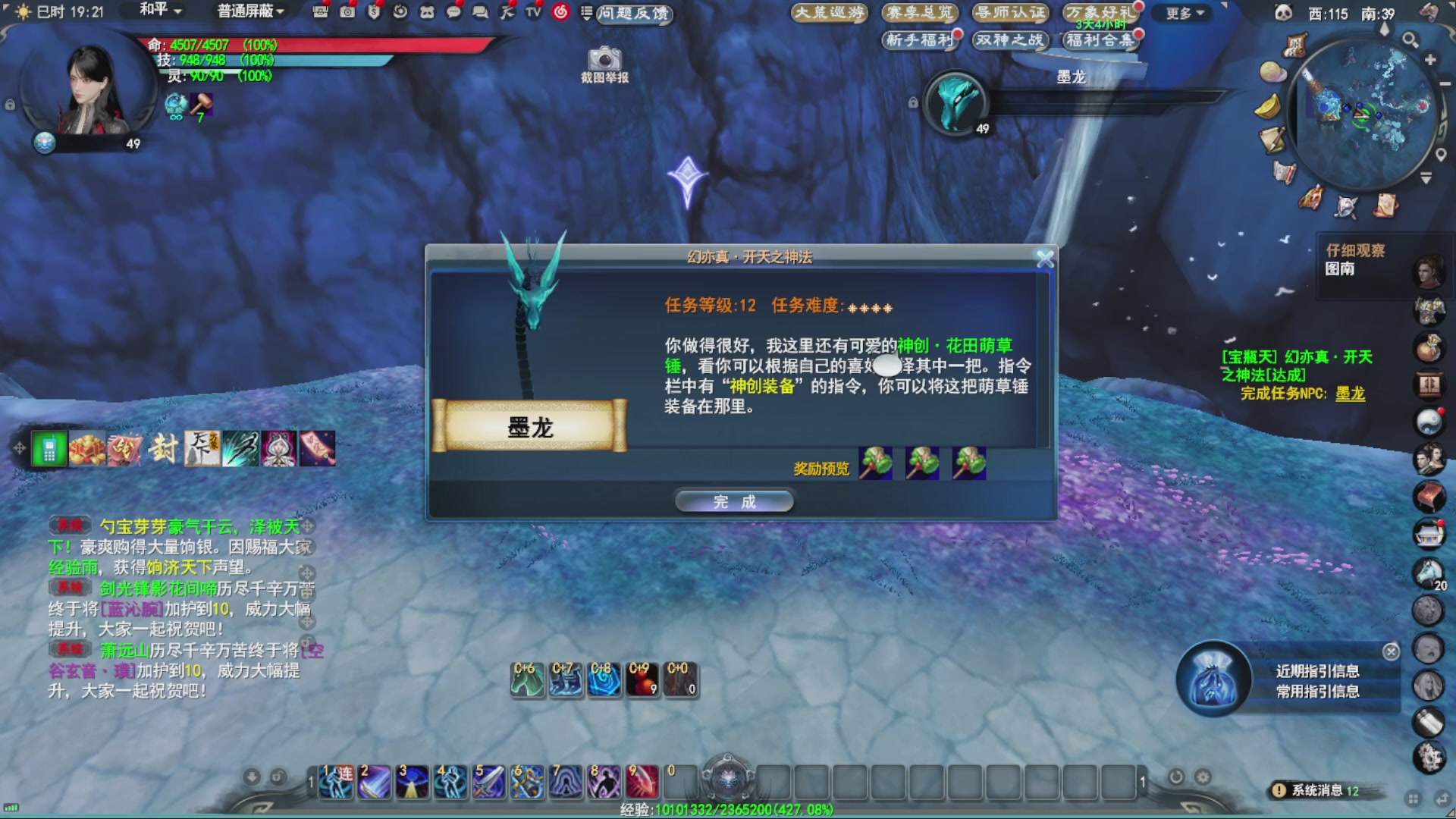Click the horse mount icon in right sidebar

[1429, 575]
